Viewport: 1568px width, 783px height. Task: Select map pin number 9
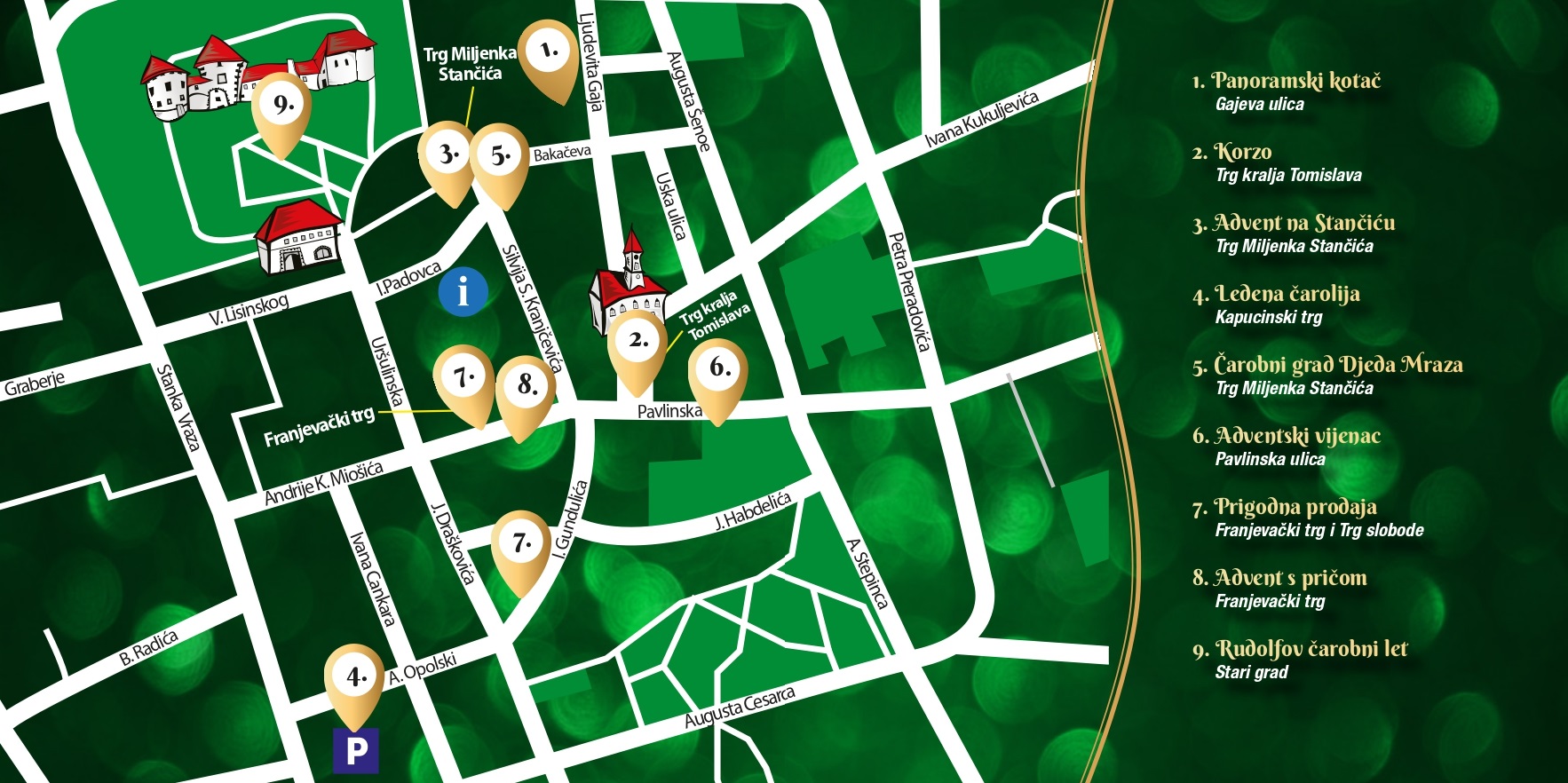[281, 106]
